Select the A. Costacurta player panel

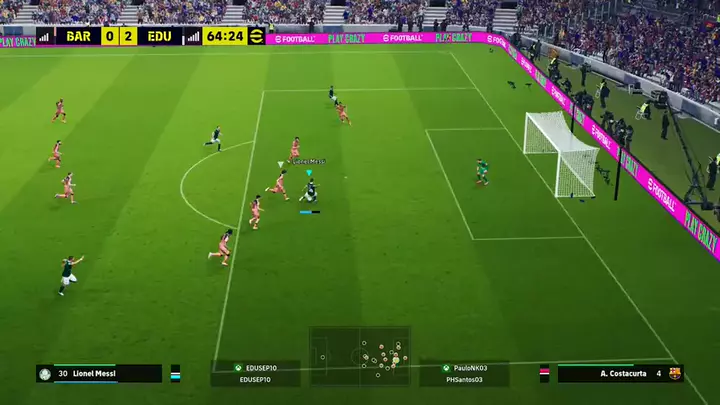[x=611, y=373]
